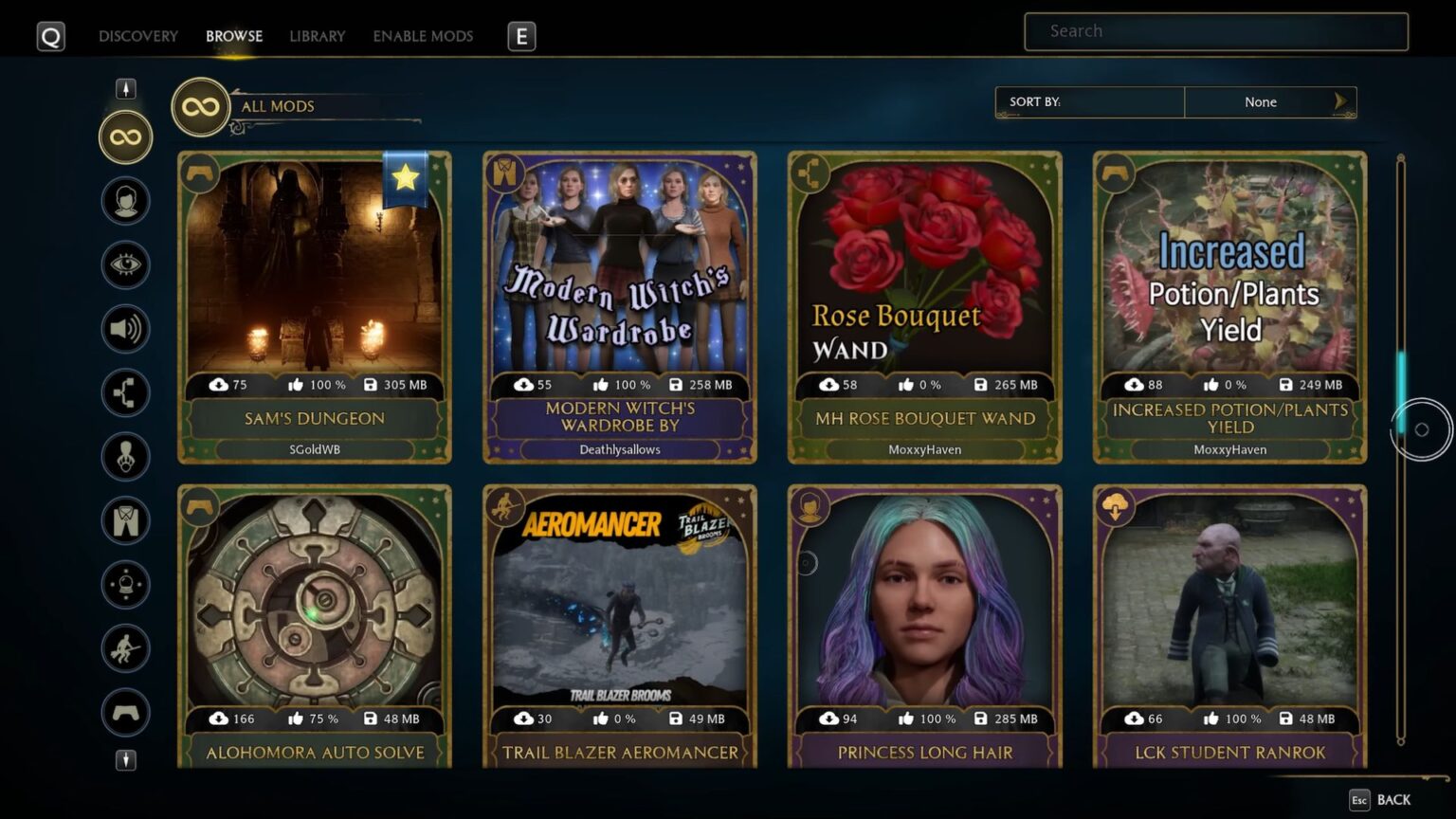Click inside the Search field
Viewport: 1456px width, 819px height.
tap(1215, 31)
